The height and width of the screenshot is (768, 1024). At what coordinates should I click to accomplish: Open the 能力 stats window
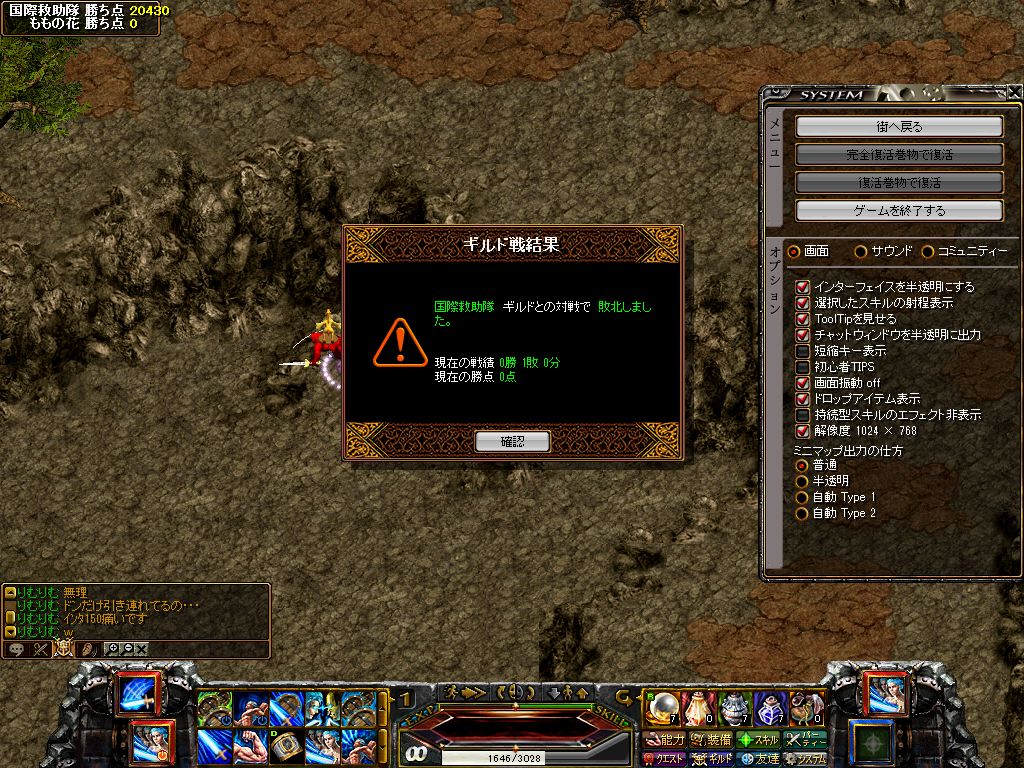pos(665,740)
